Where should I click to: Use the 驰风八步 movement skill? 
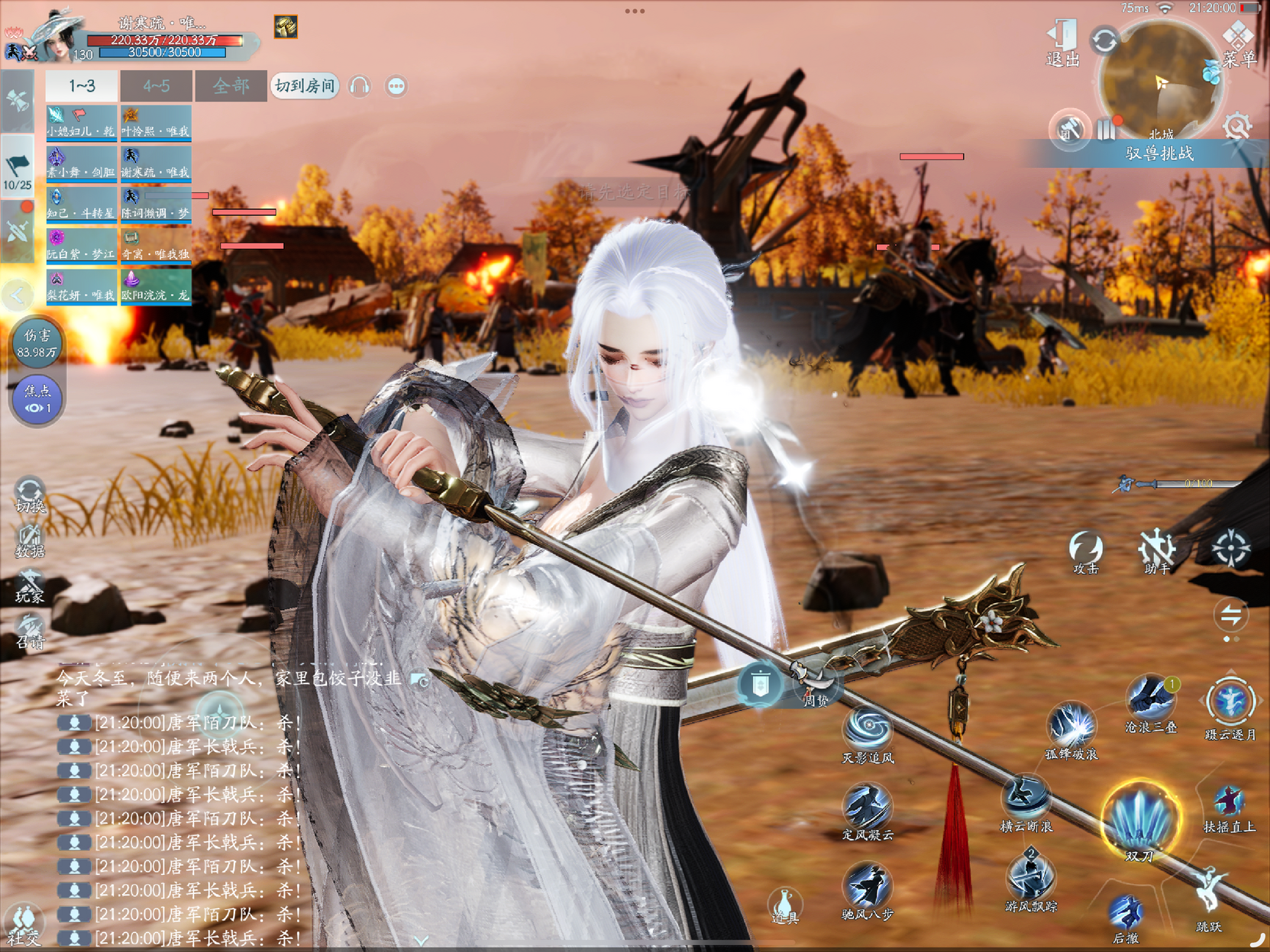tap(868, 888)
